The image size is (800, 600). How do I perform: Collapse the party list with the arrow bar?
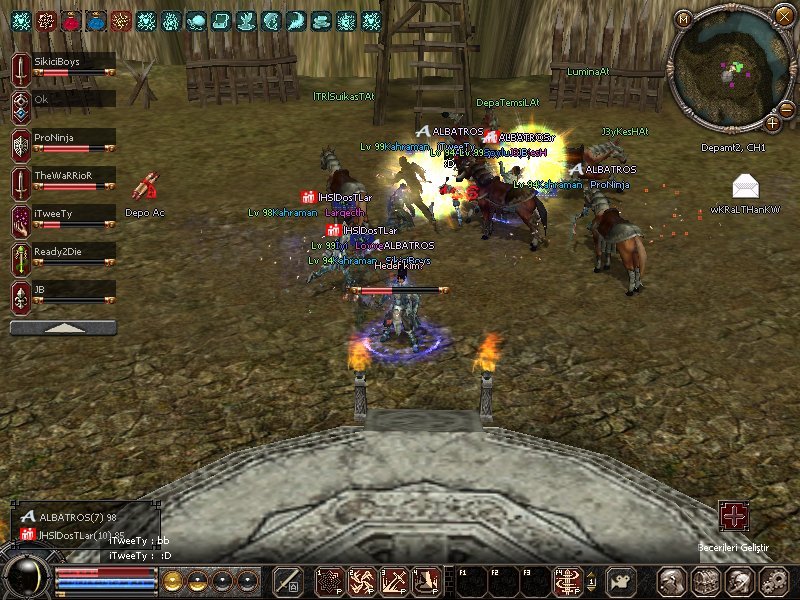tap(63, 327)
